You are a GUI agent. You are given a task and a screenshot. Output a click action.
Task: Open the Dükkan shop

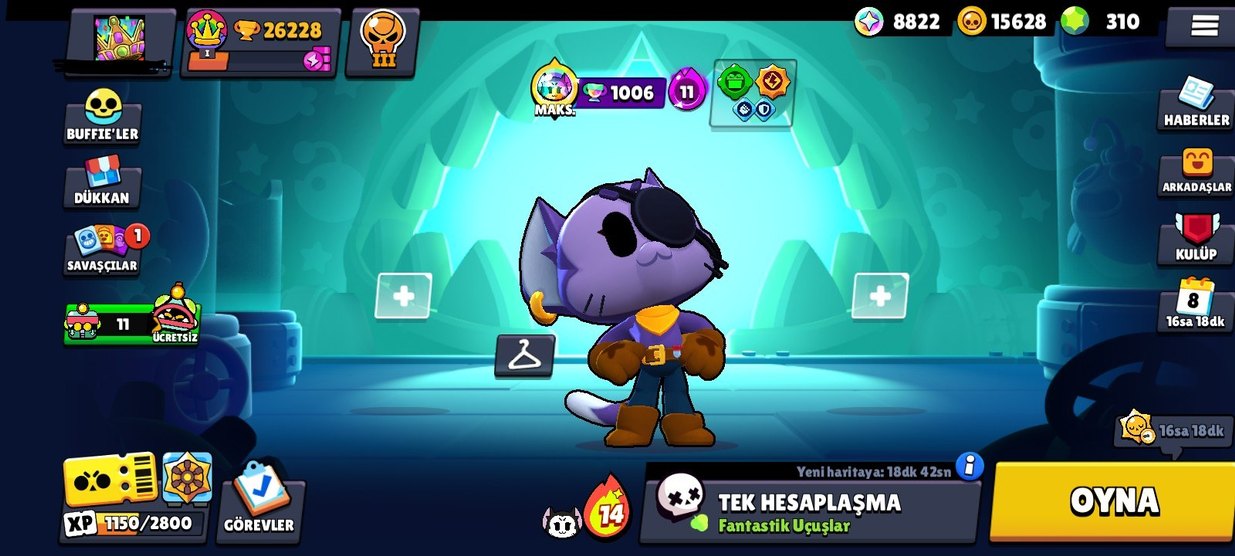click(102, 183)
